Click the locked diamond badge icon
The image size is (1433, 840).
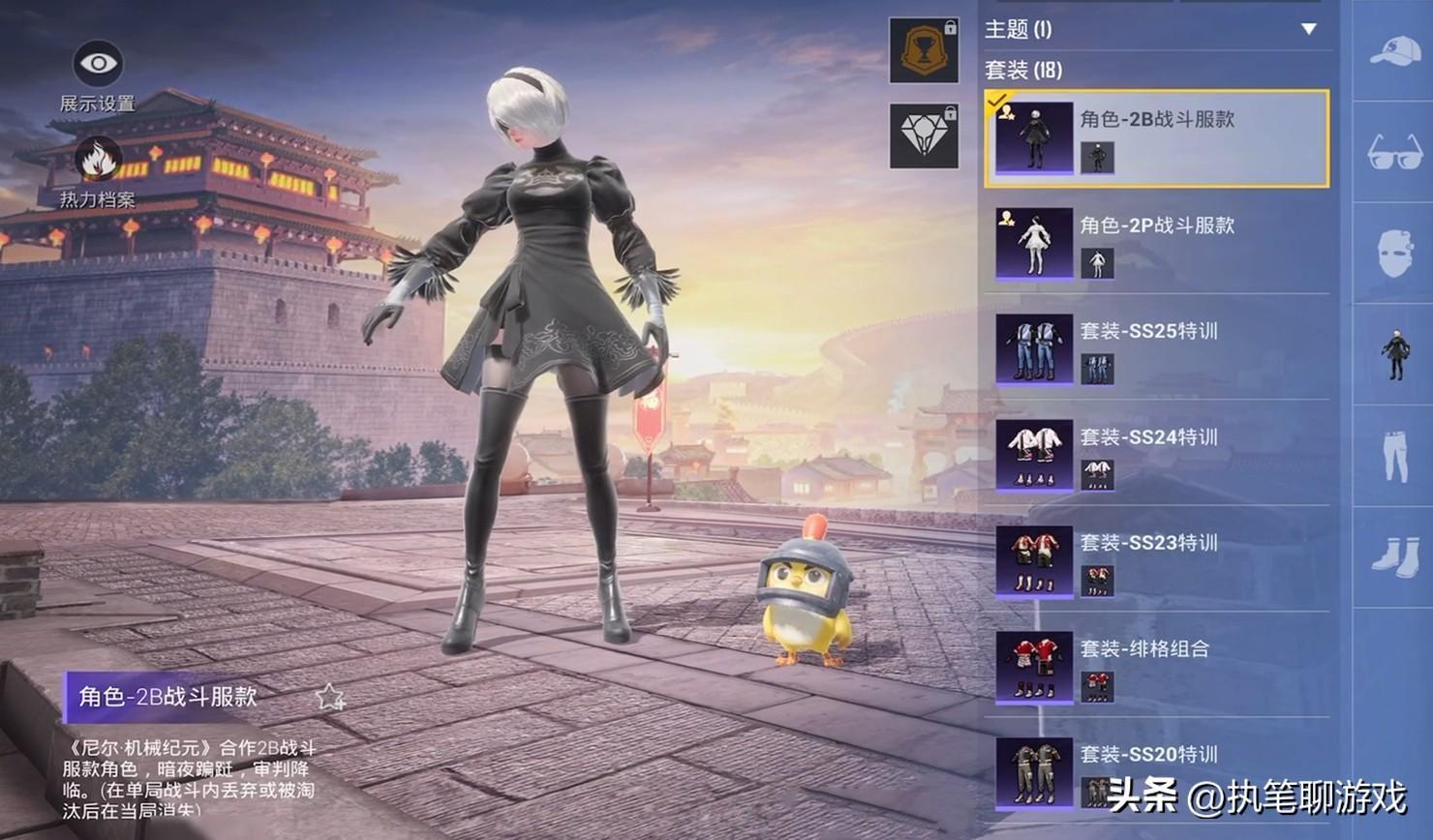click(924, 135)
